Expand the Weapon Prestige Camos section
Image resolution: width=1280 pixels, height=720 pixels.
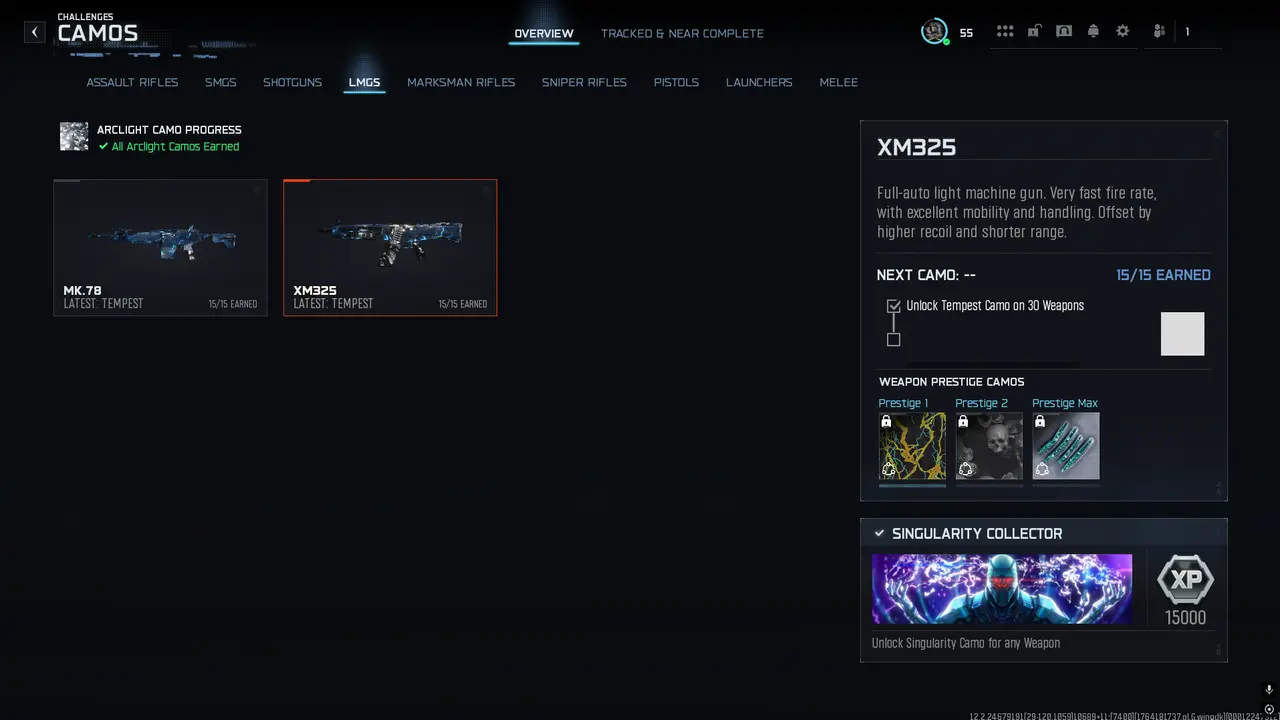(951, 381)
